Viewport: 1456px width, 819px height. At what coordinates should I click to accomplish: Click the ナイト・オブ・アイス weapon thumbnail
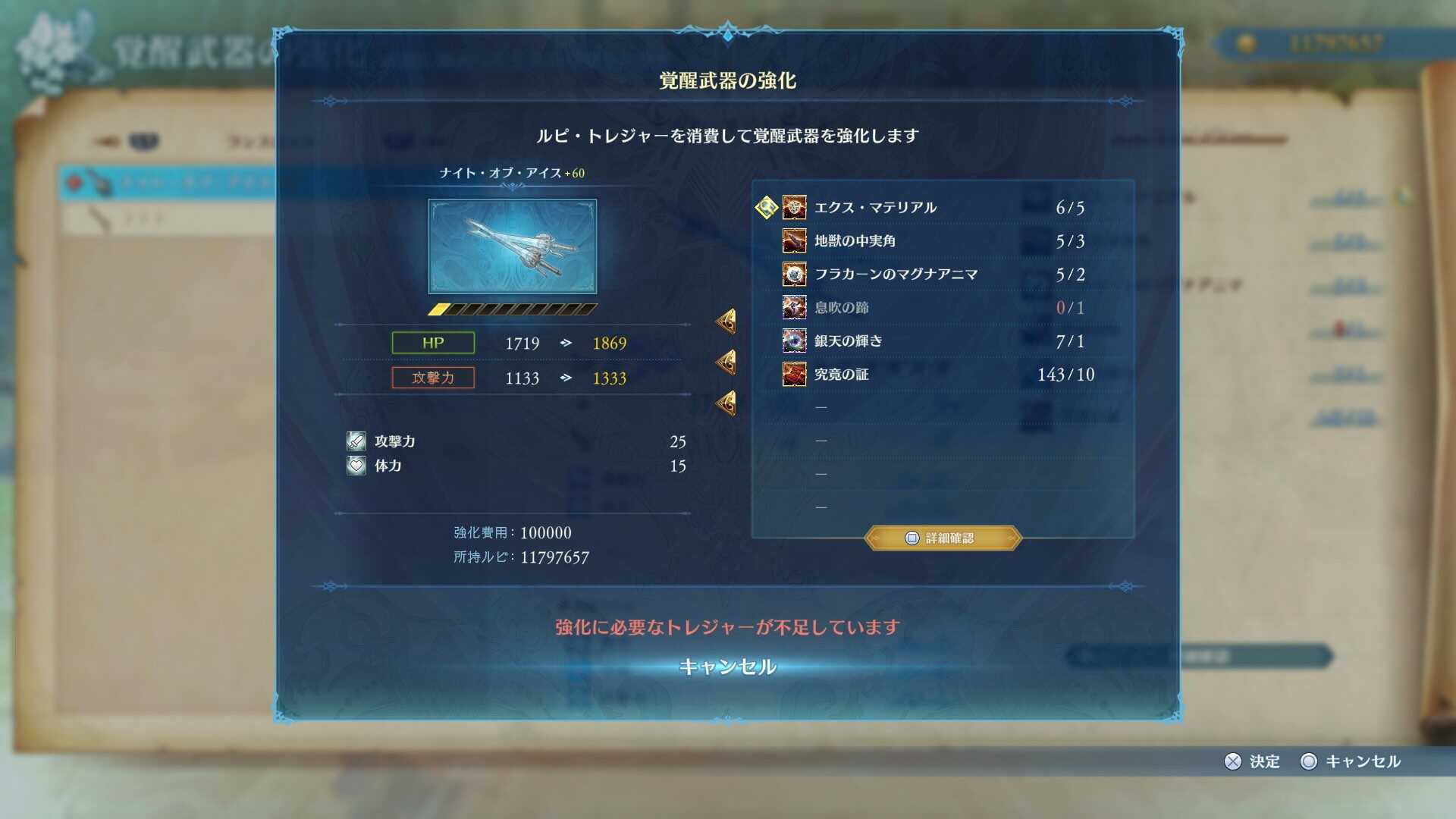[x=513, y=246]
